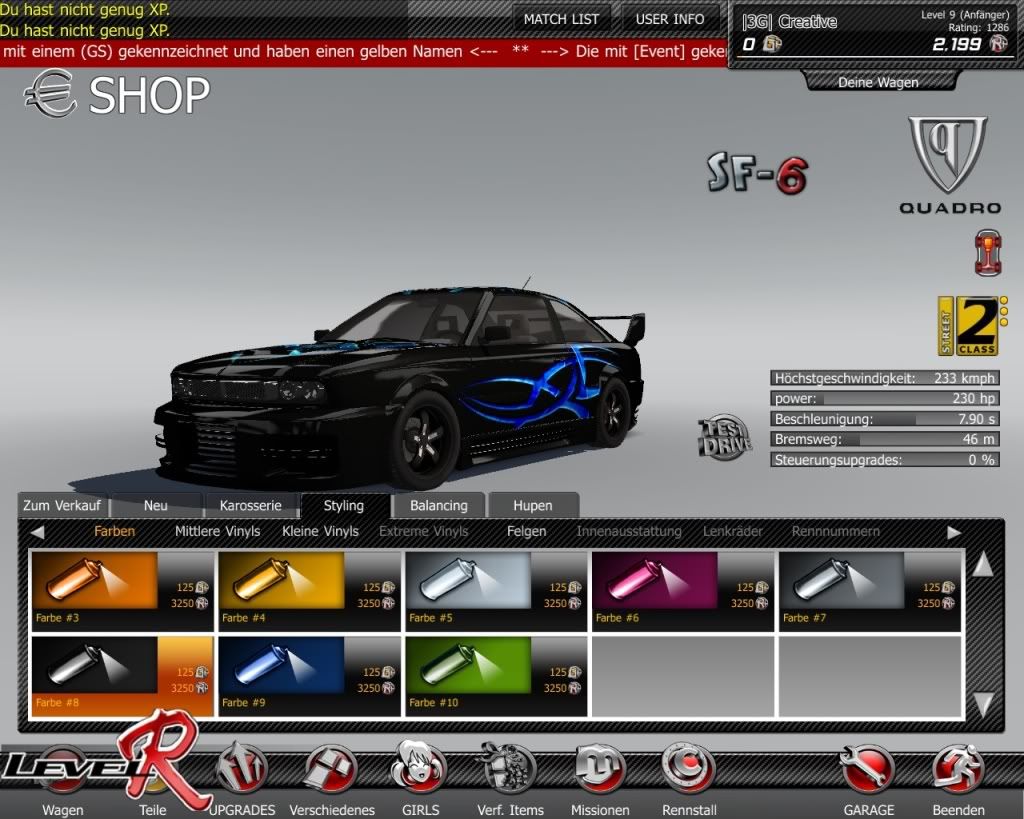Open the Karosserie tab
Image resolution: width=1024 pixels, height=819 pixels.
pos(251,506)
